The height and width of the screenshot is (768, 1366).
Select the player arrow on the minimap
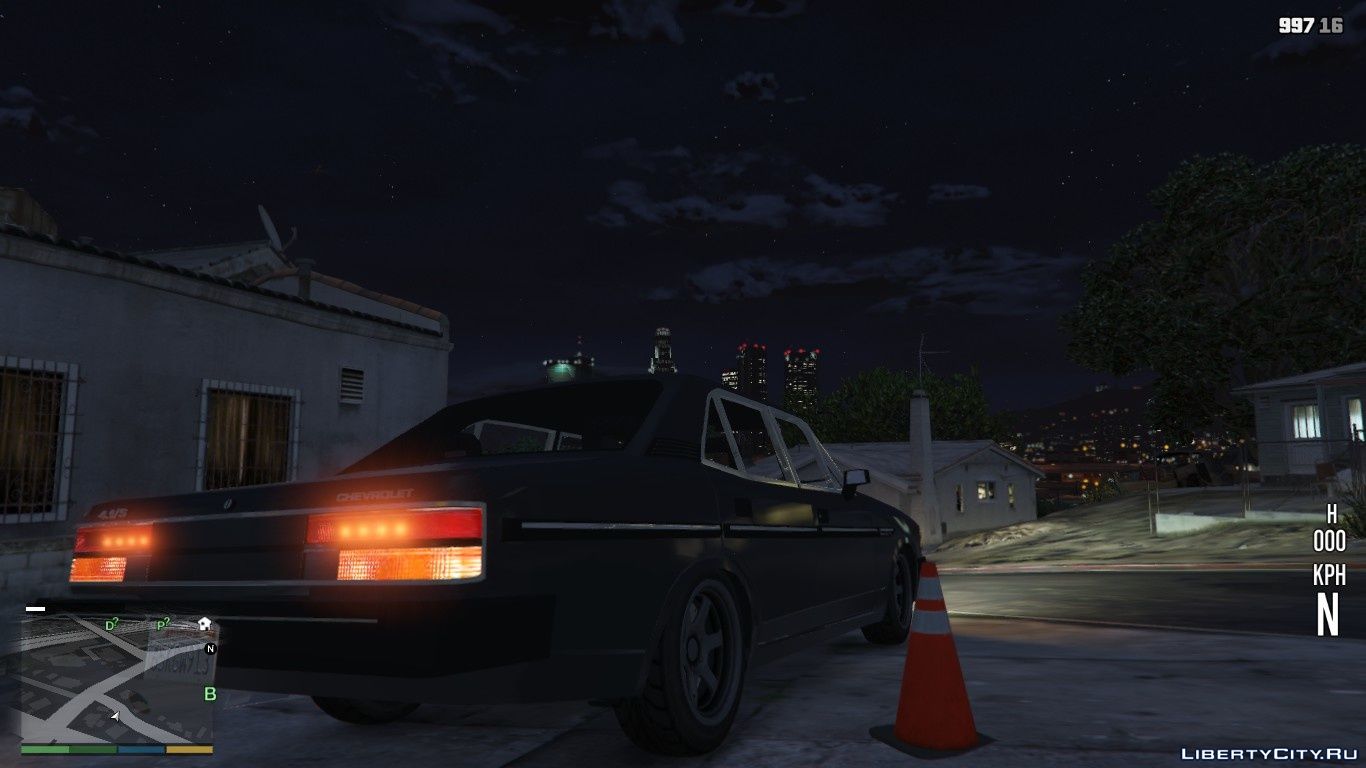point(116,715)
